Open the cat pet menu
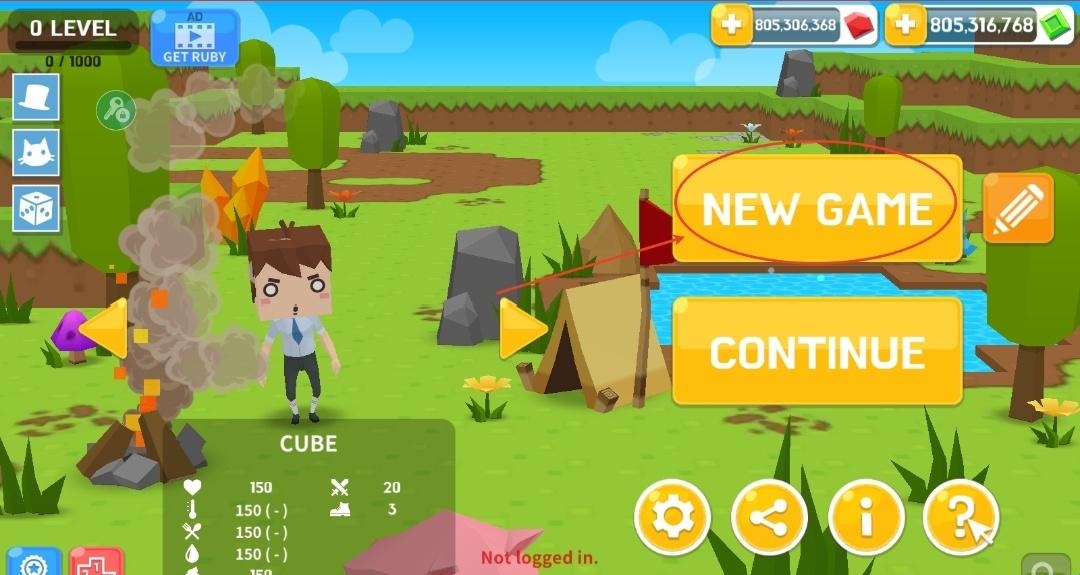Image resolution: width=1080 pixels, height=575 pixels. pyautogui.click(x=36, y=153)
